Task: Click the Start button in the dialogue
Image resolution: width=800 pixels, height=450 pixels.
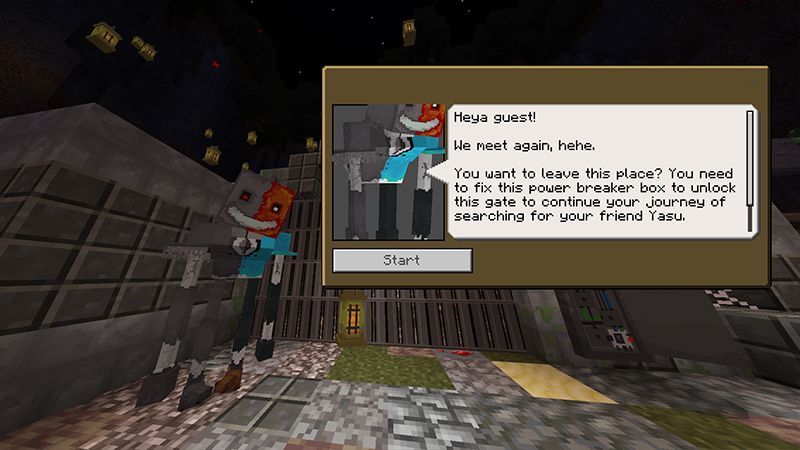Action: tap(402, 260)
